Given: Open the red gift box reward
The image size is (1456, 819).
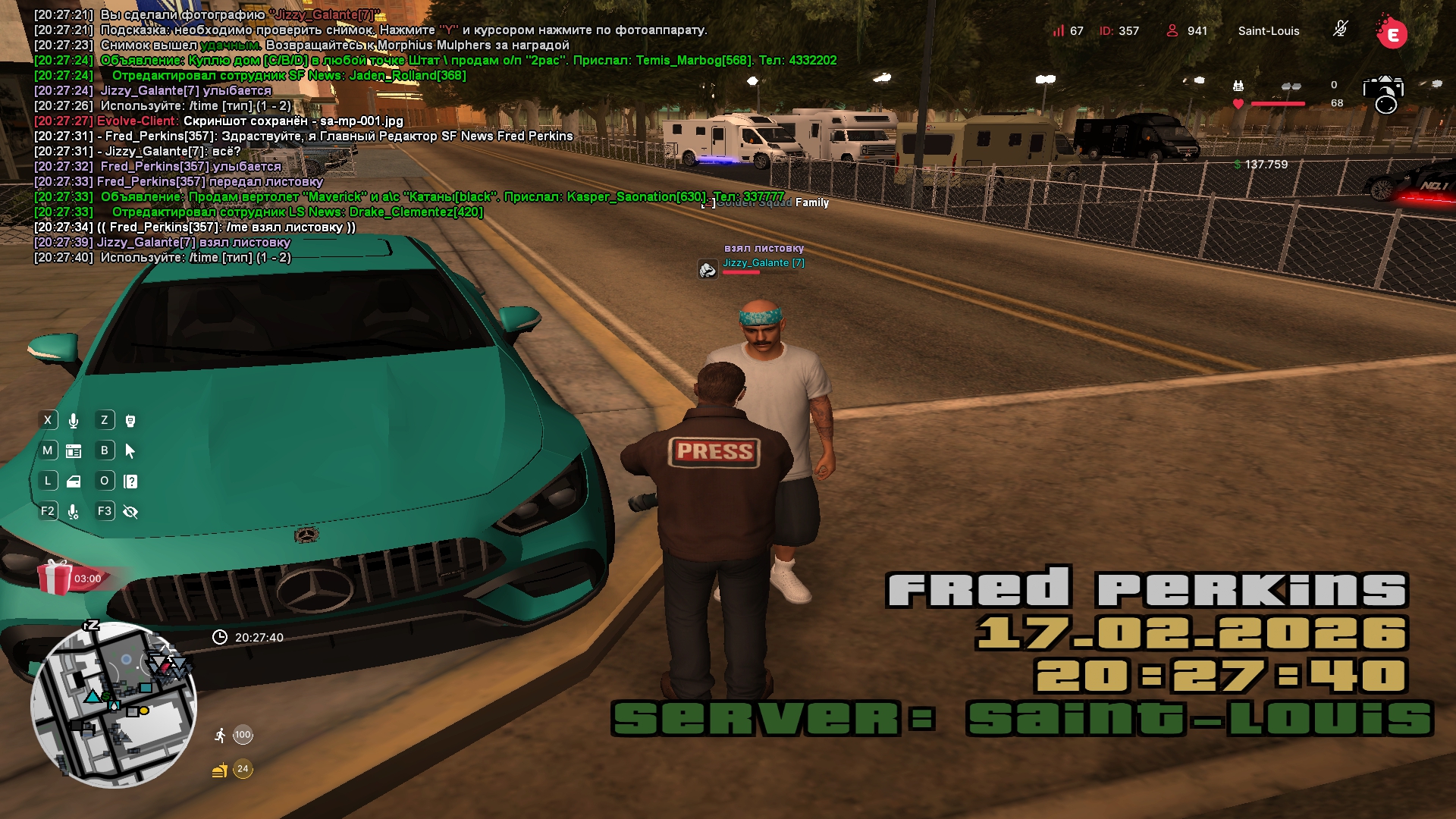Looking at the screenshot, I should point(55,578).
